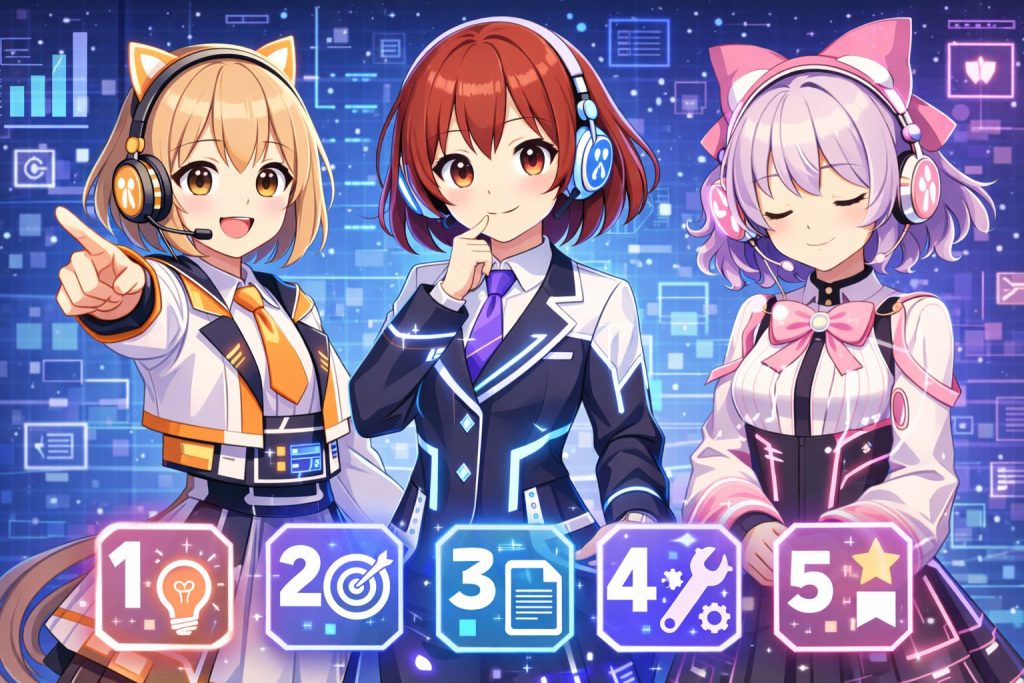Choose tile 2 with the target icon
This screenshot has width=1024, height=683.
334,588
